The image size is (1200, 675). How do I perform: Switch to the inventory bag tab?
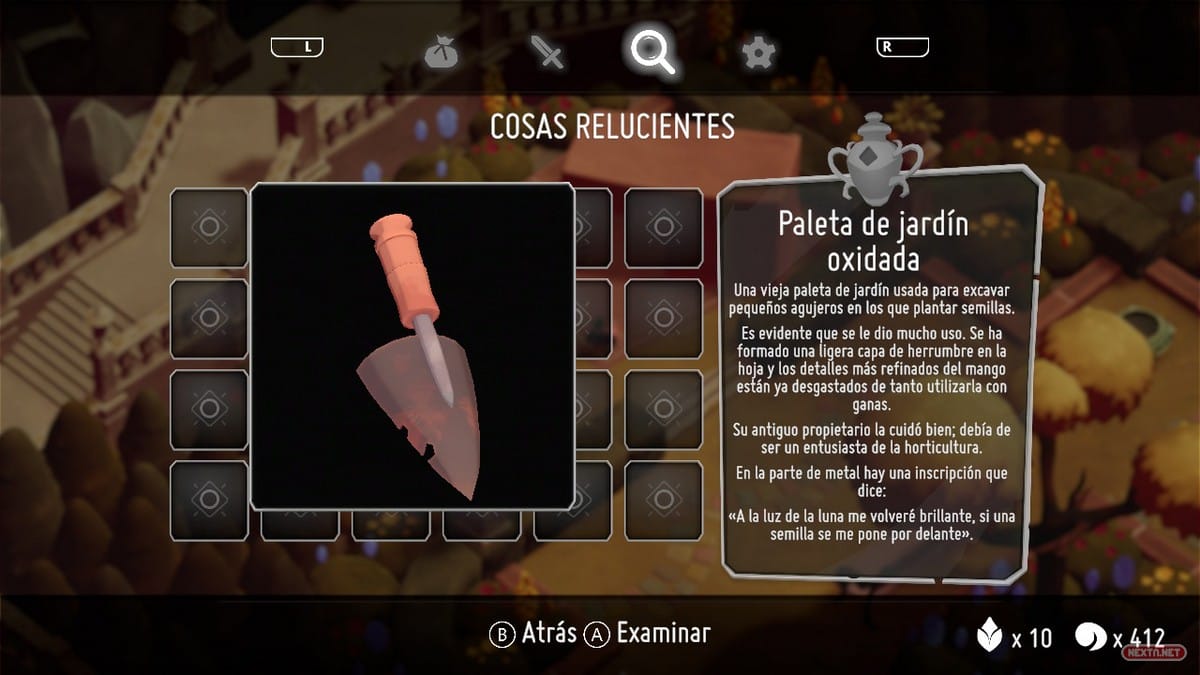[x=440, y=51]
